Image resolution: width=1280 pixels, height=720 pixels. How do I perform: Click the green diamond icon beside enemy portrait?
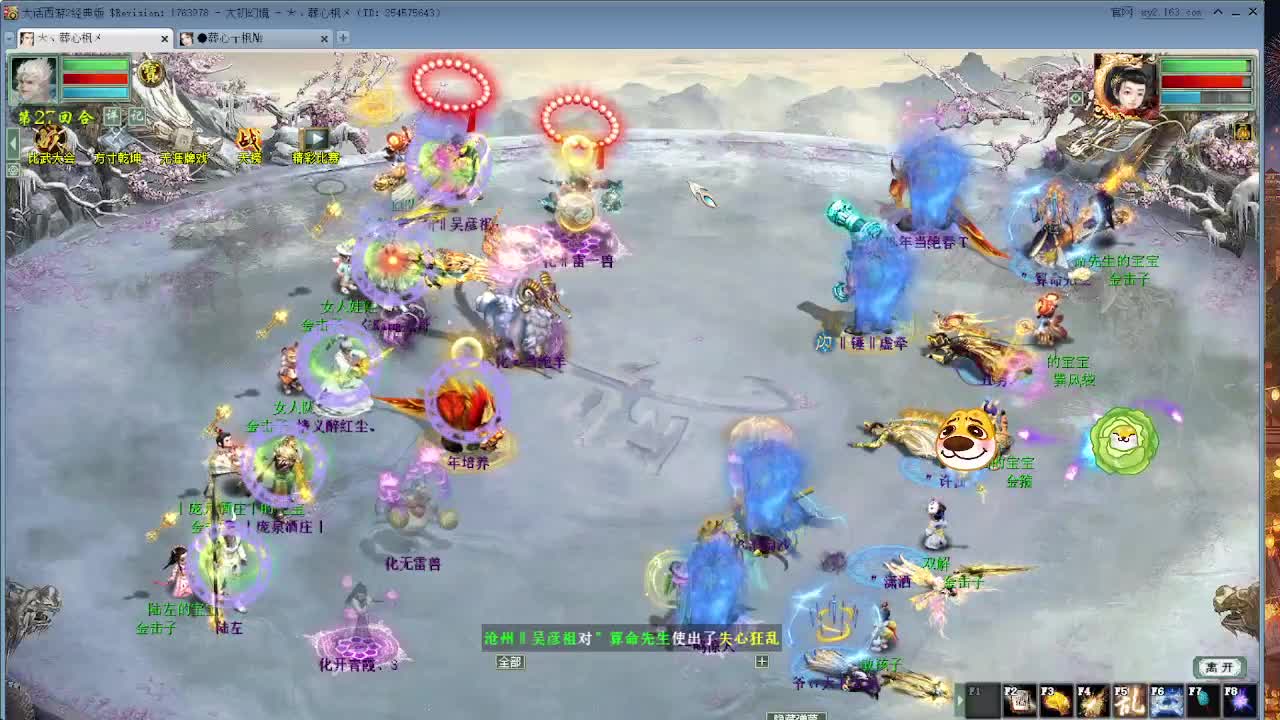(1075, 97)
